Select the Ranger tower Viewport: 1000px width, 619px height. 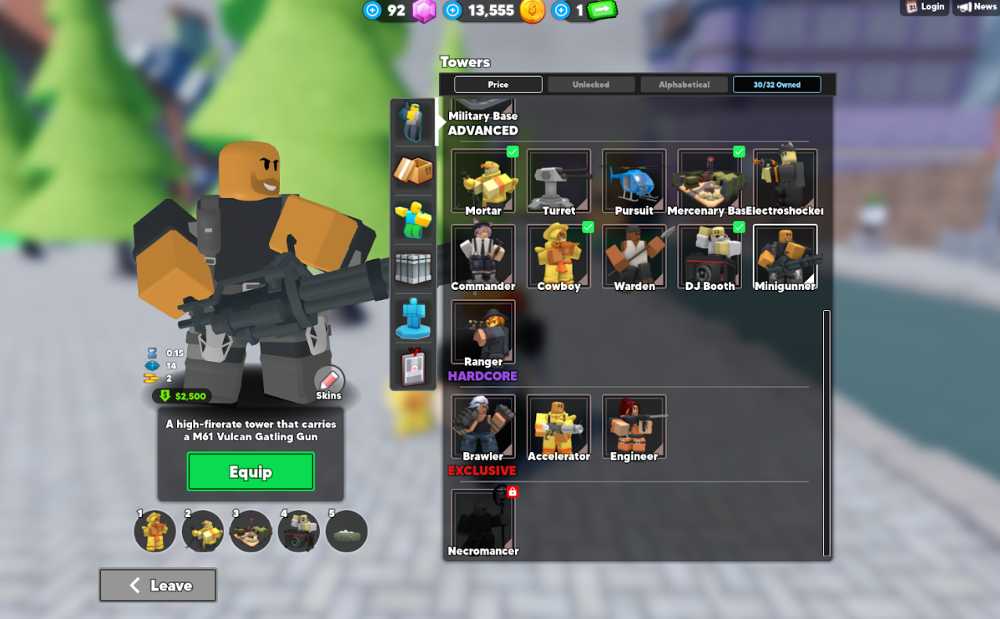(x=483, y=331)
